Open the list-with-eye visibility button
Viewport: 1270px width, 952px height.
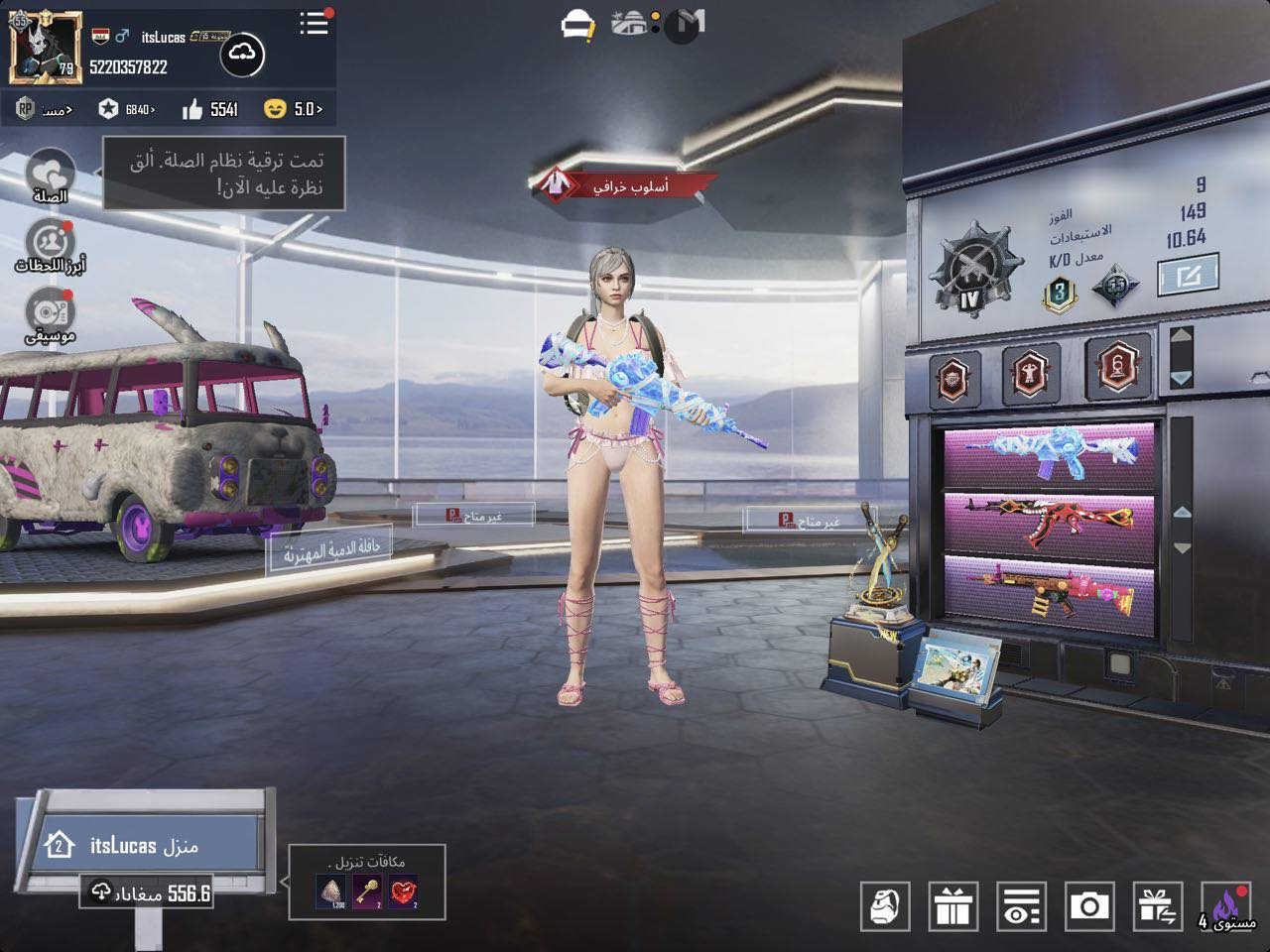1020,905
